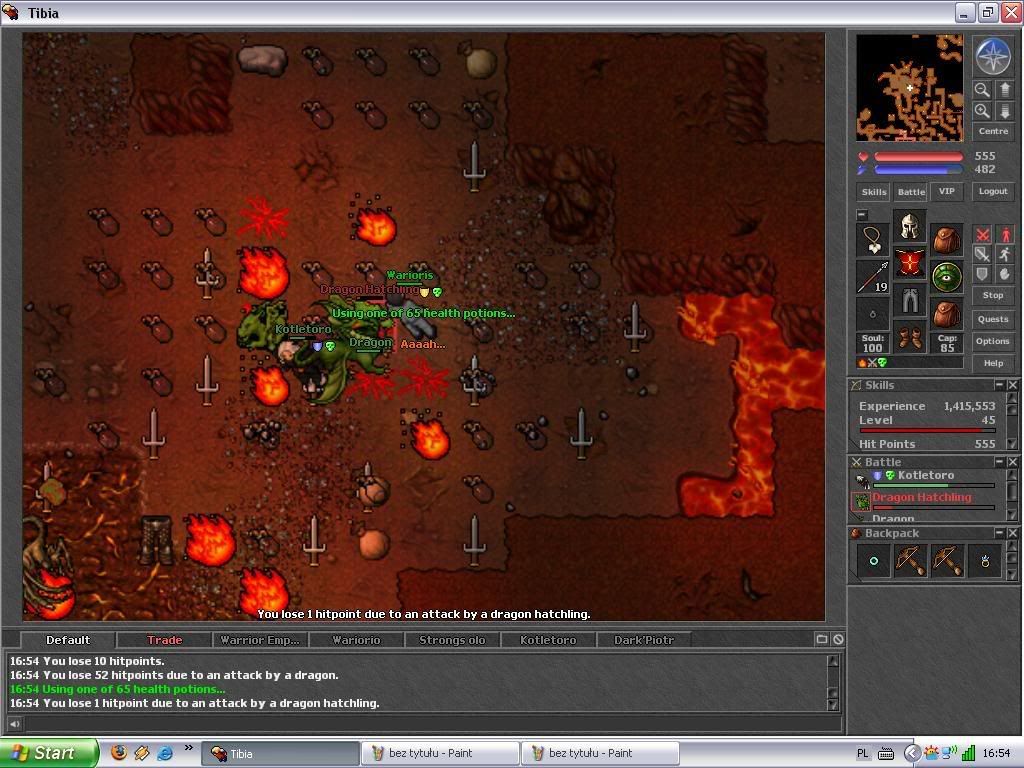The height and width of the screenshot is (768, 1024).
Task: Open the Options menu
Action: [993, 341]
